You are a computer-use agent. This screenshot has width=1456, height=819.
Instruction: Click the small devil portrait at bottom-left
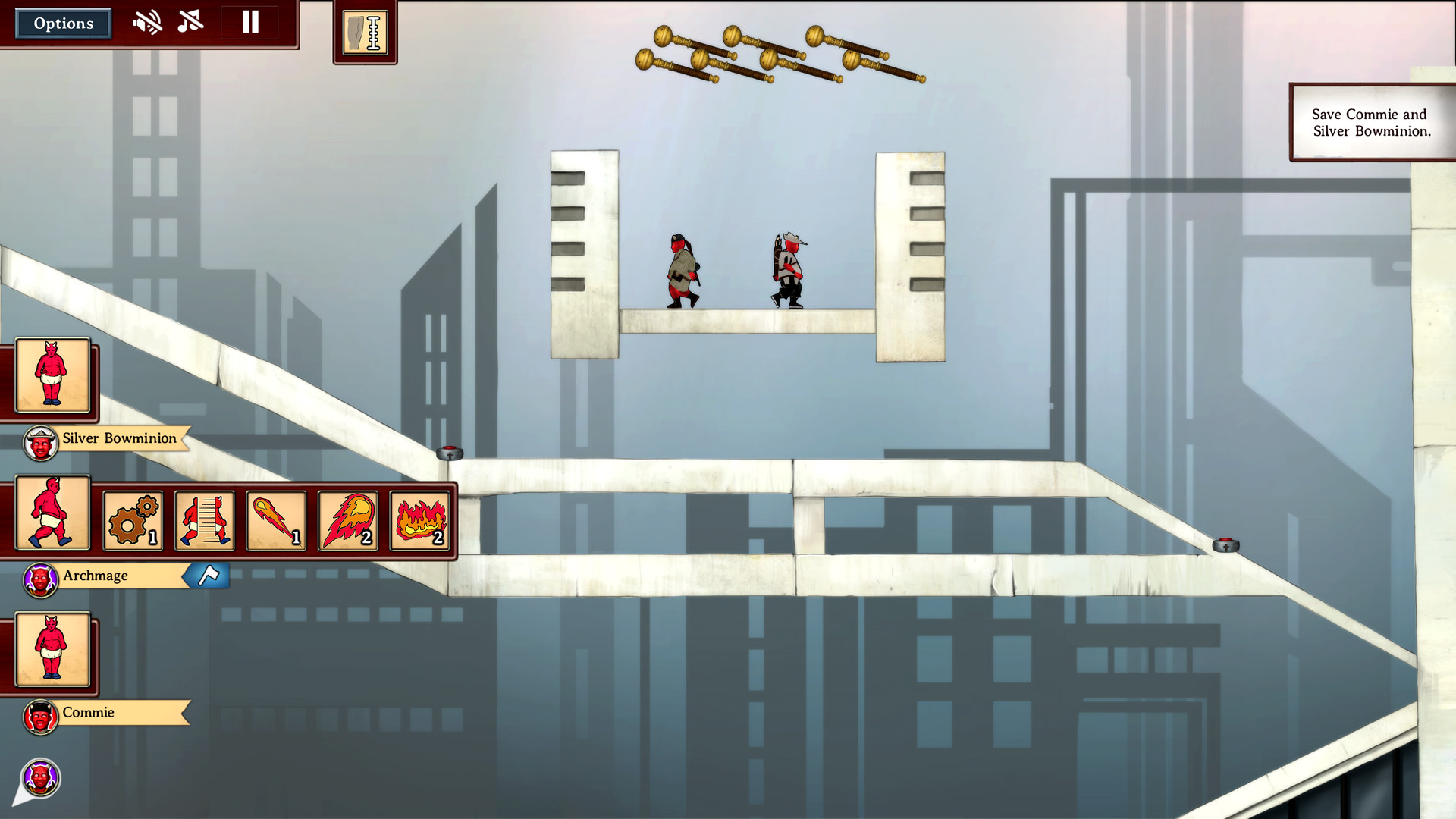[x=41, y=777]
